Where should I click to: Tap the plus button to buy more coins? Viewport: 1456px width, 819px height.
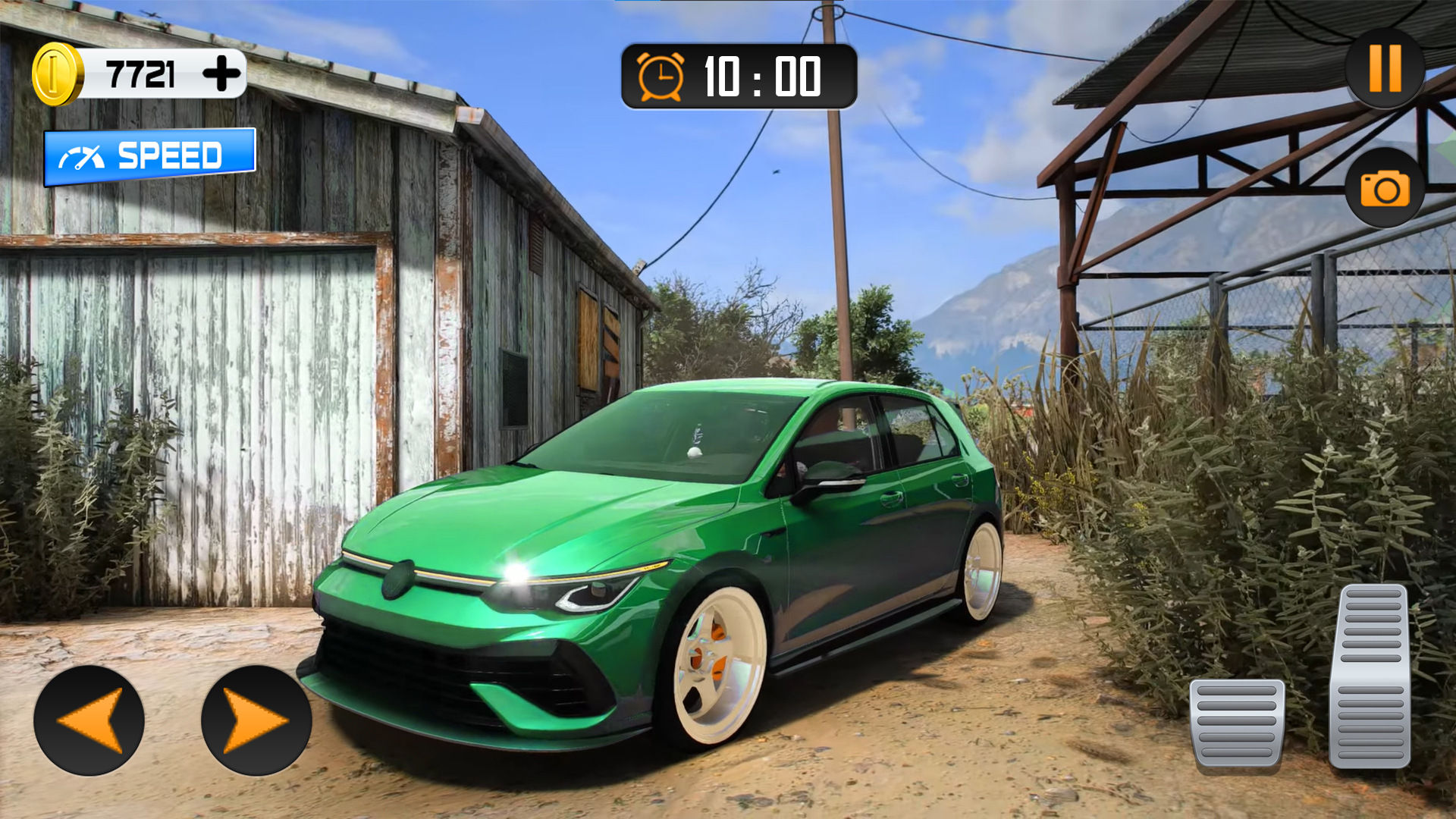221,73
